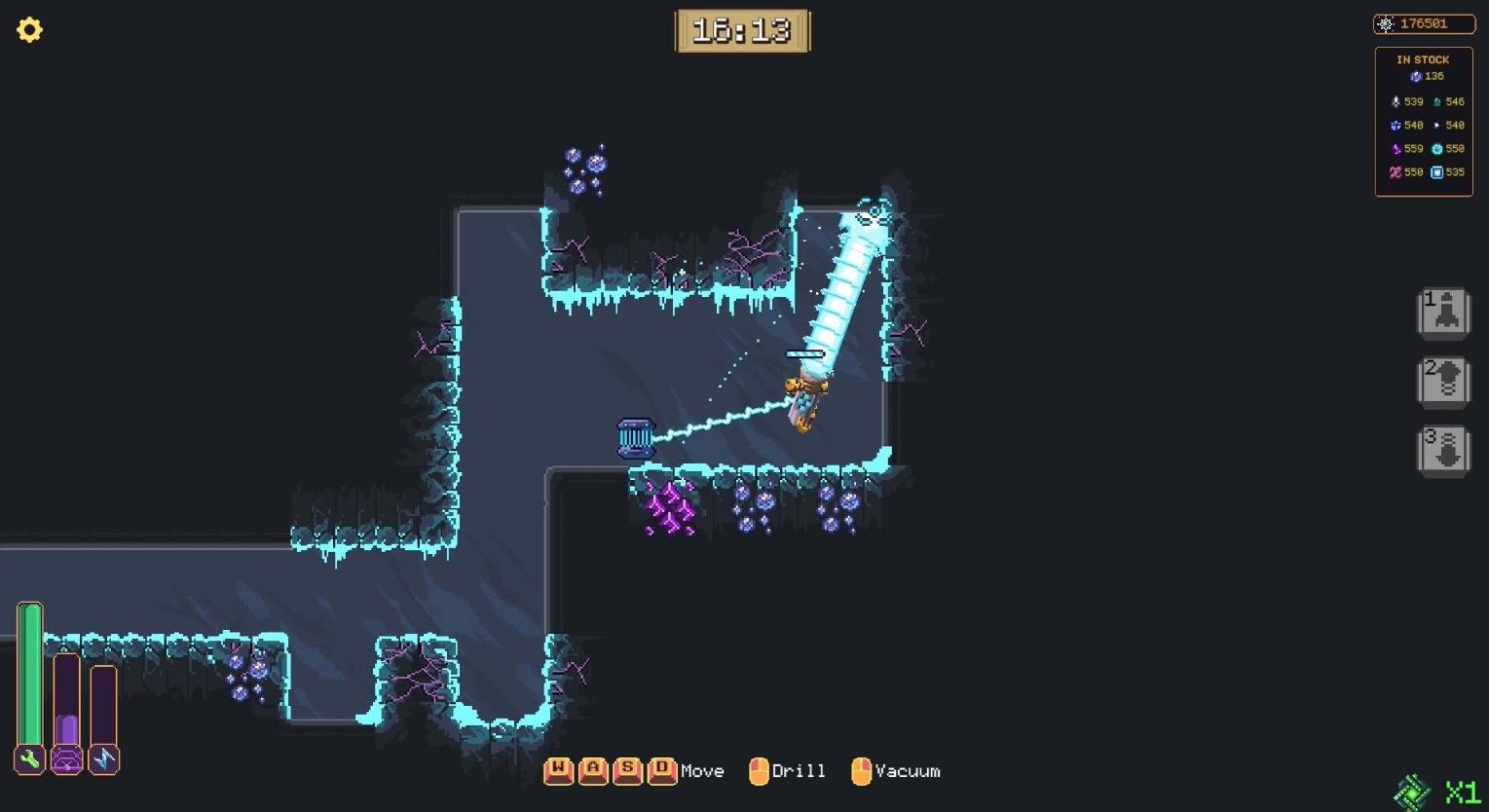The image size is (1489, 812).
Task: Select the gem icon next to 136 In Stock
Action: (x=1417, y=76)
